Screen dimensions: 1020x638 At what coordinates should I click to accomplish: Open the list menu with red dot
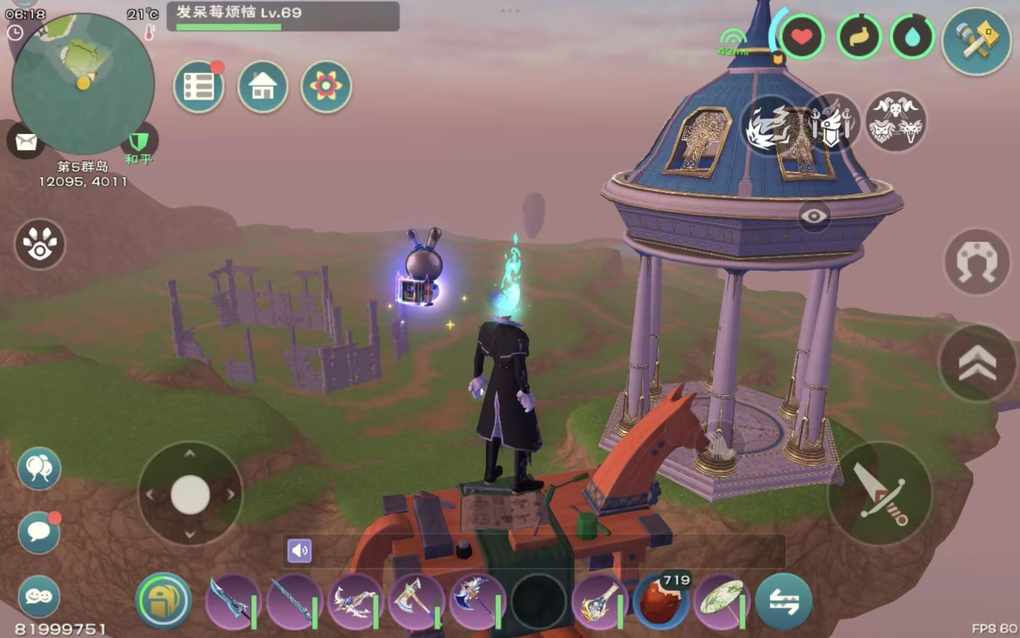point(198,88)
